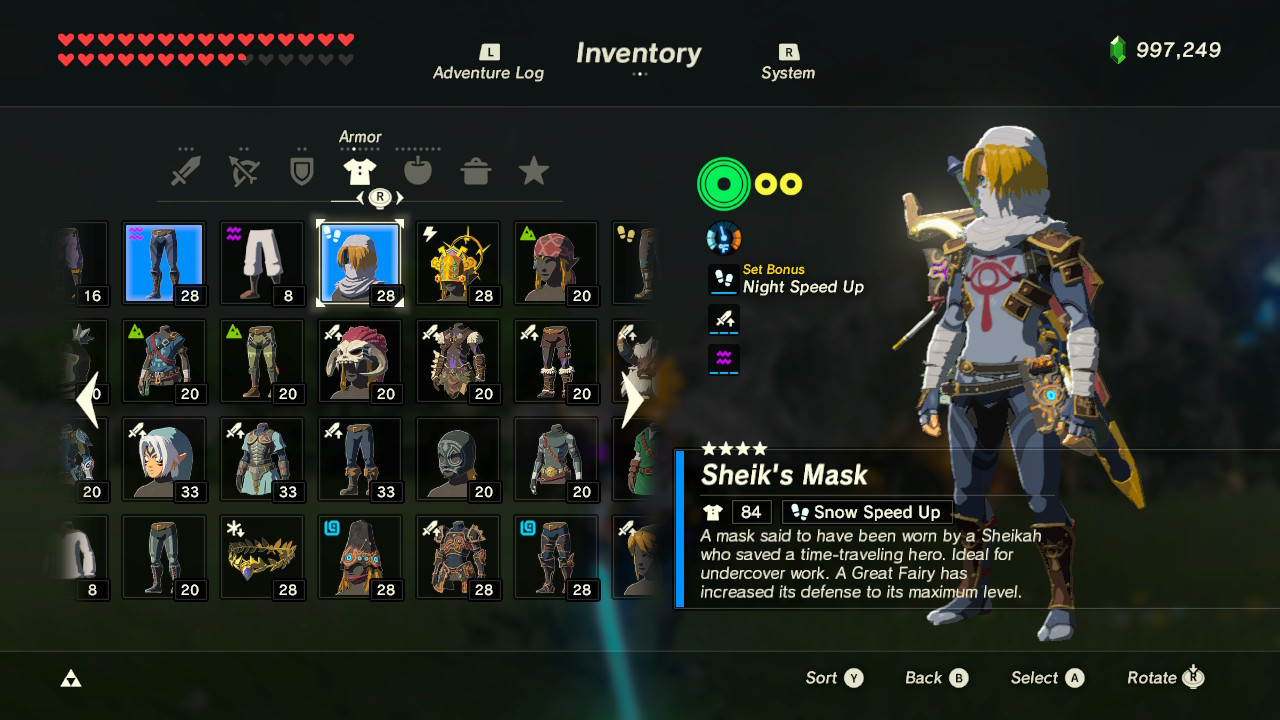Click the R cycle indicator under Armor label
1280x720 pixels.
(378, 198)
